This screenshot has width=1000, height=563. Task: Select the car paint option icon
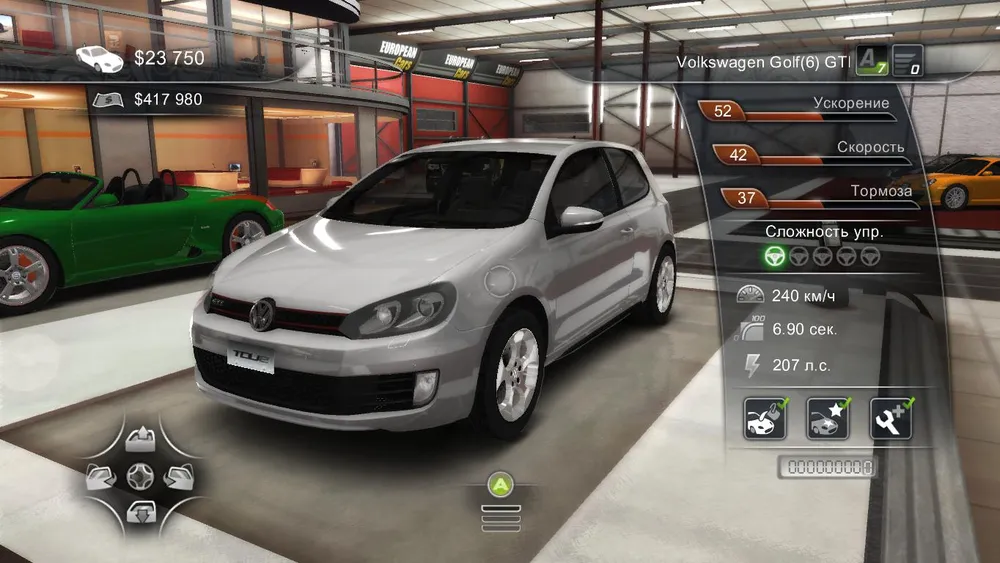(764, 419)
